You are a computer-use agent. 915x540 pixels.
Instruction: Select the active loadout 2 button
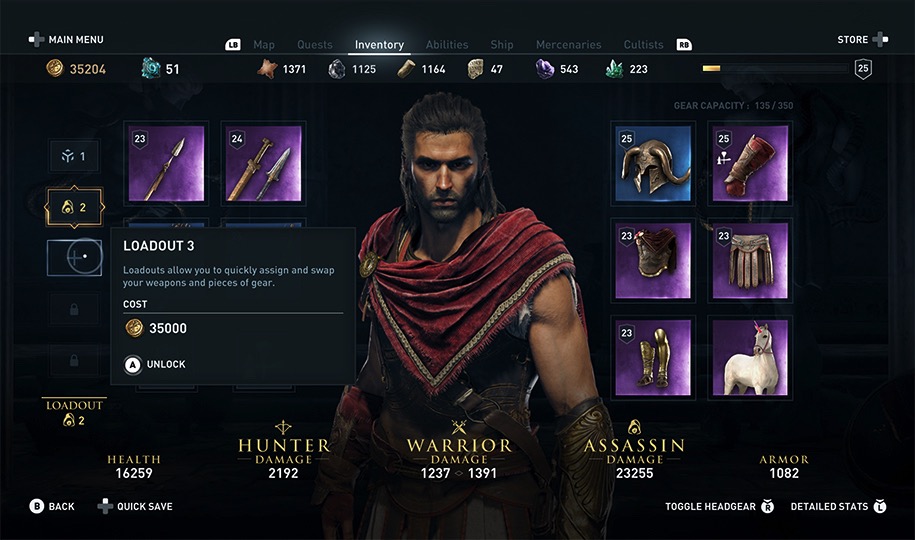point(74,208)
